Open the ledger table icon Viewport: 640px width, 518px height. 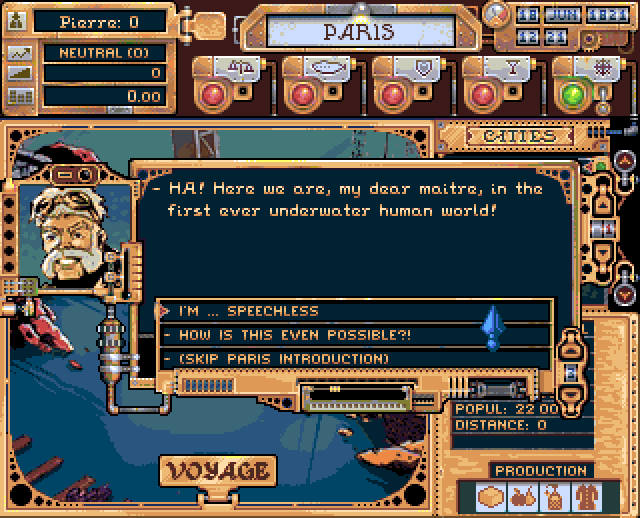coord(18,97)
